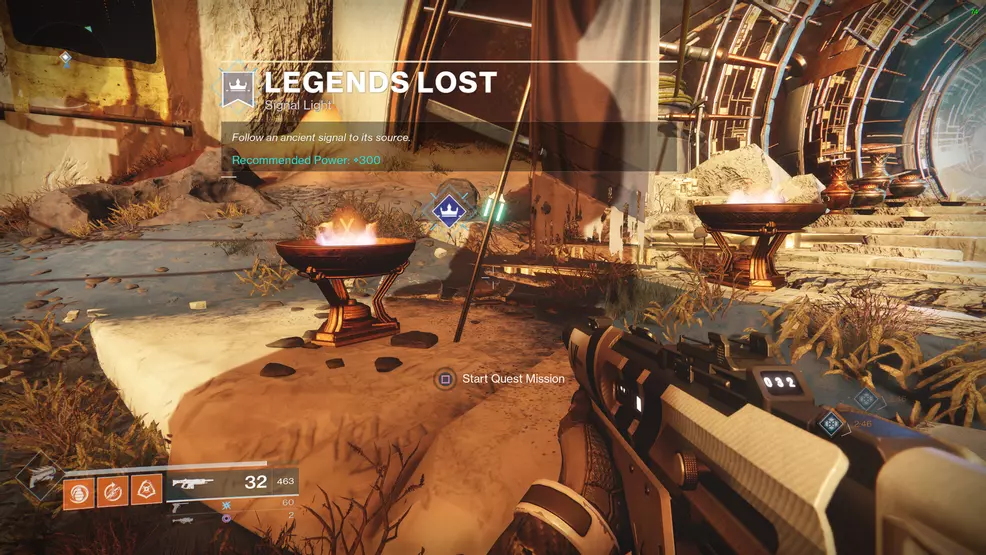Select the grenade ability icon
The width and height of the screenshot is (986, 555).
(x=79, y=492)
